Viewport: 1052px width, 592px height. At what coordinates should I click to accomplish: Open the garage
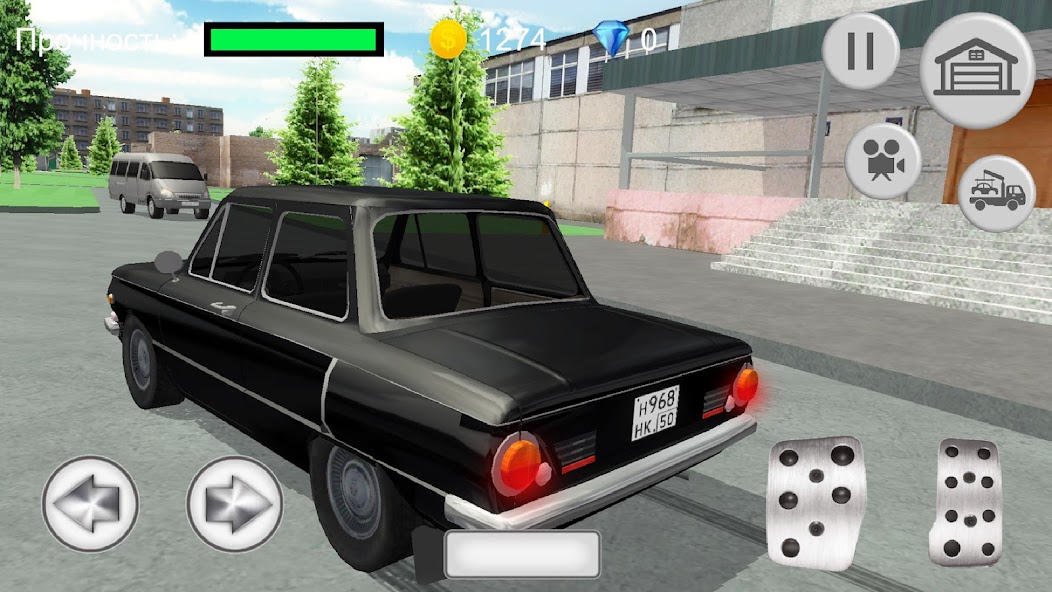click(x=976, y=70)
